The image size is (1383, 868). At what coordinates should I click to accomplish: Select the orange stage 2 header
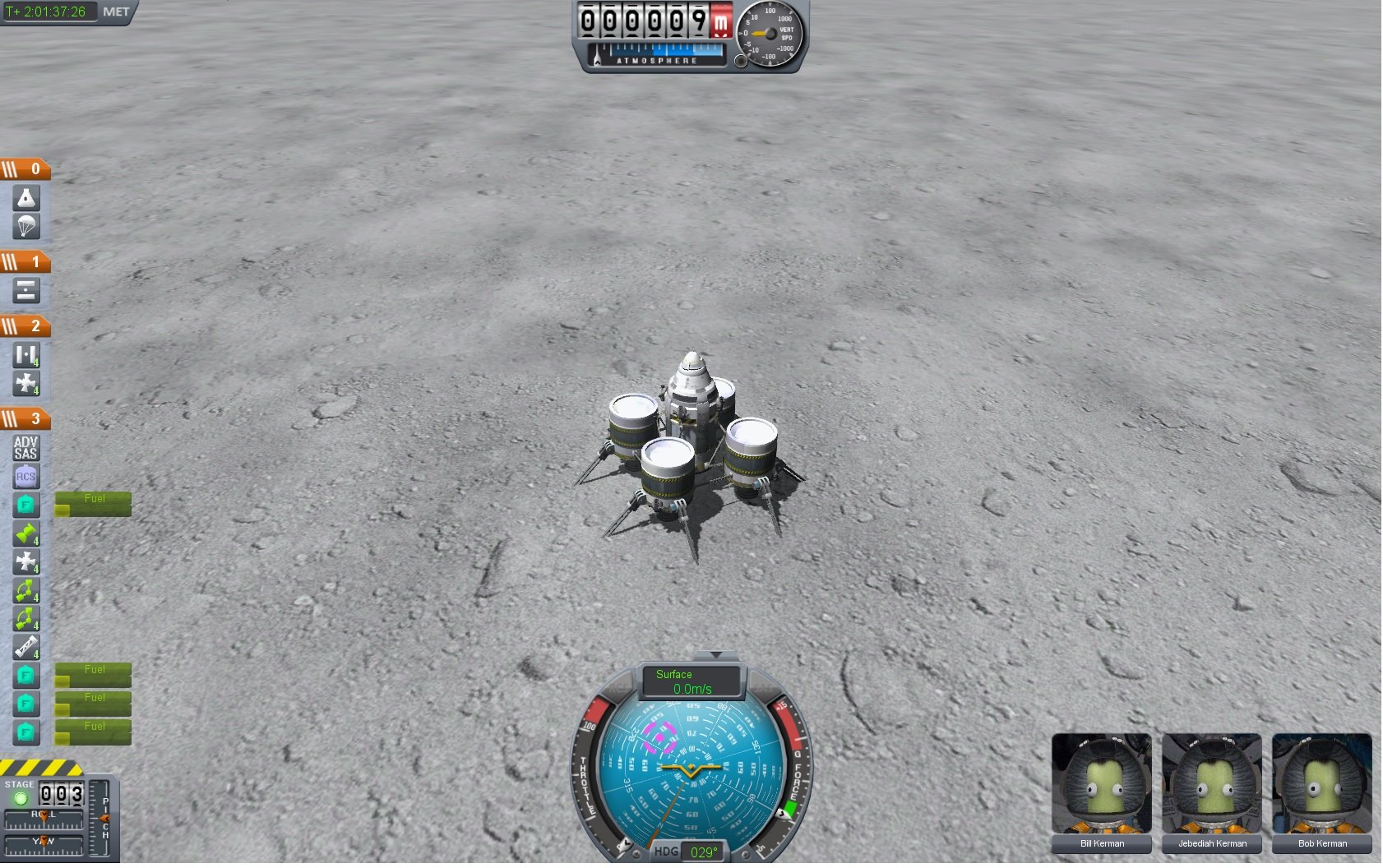point(25,326)
